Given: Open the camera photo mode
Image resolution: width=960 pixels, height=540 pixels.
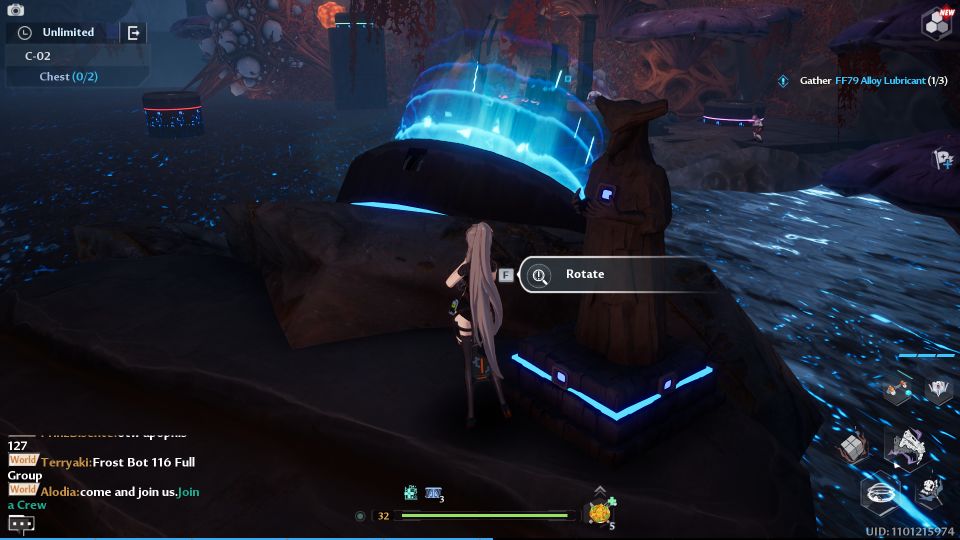Looking at the screenshot, I should pyautogui.click(x=15, y=10).
